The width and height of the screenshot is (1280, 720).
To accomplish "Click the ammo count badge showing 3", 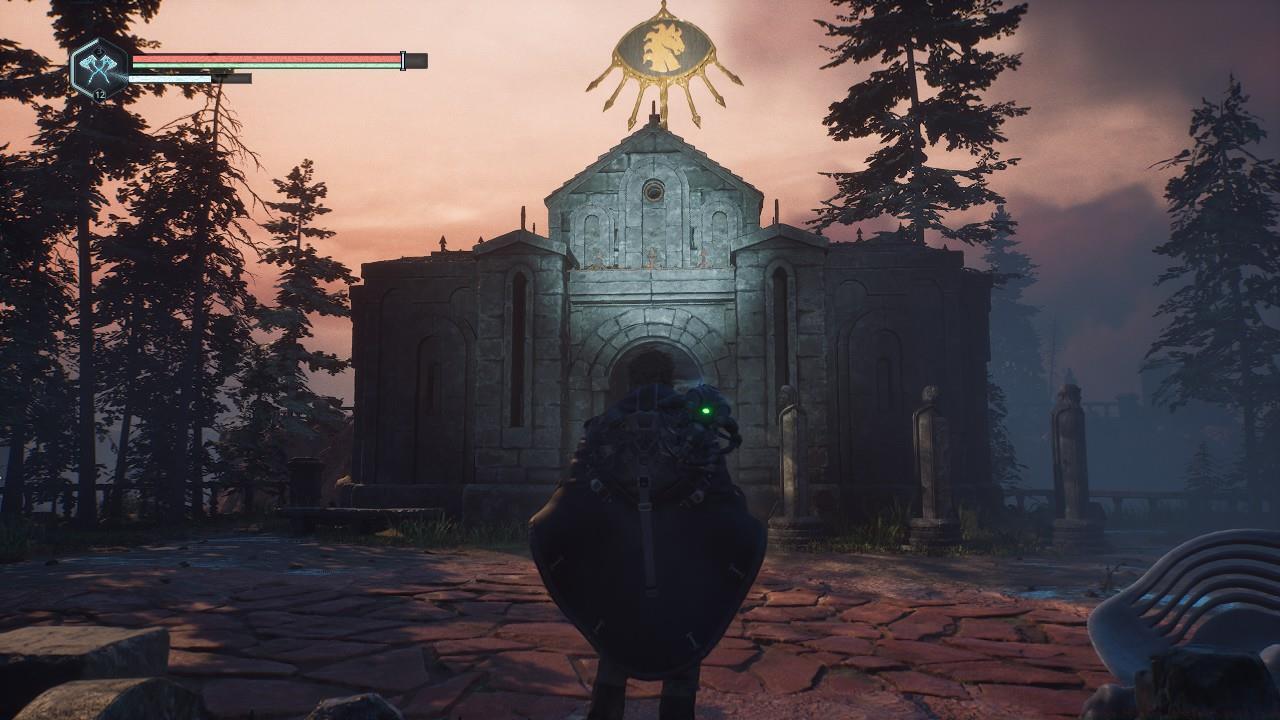I will tap(98, 50).
